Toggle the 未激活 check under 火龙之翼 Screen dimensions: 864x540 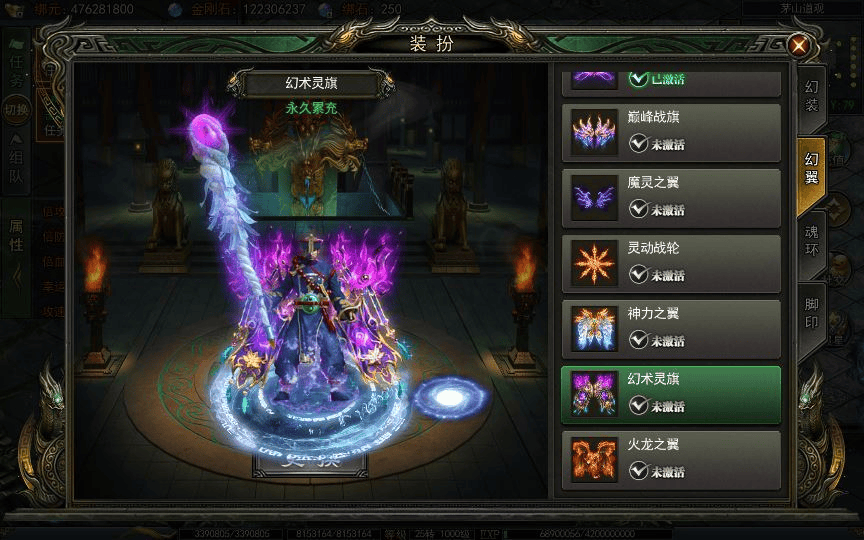pos(638,472)
